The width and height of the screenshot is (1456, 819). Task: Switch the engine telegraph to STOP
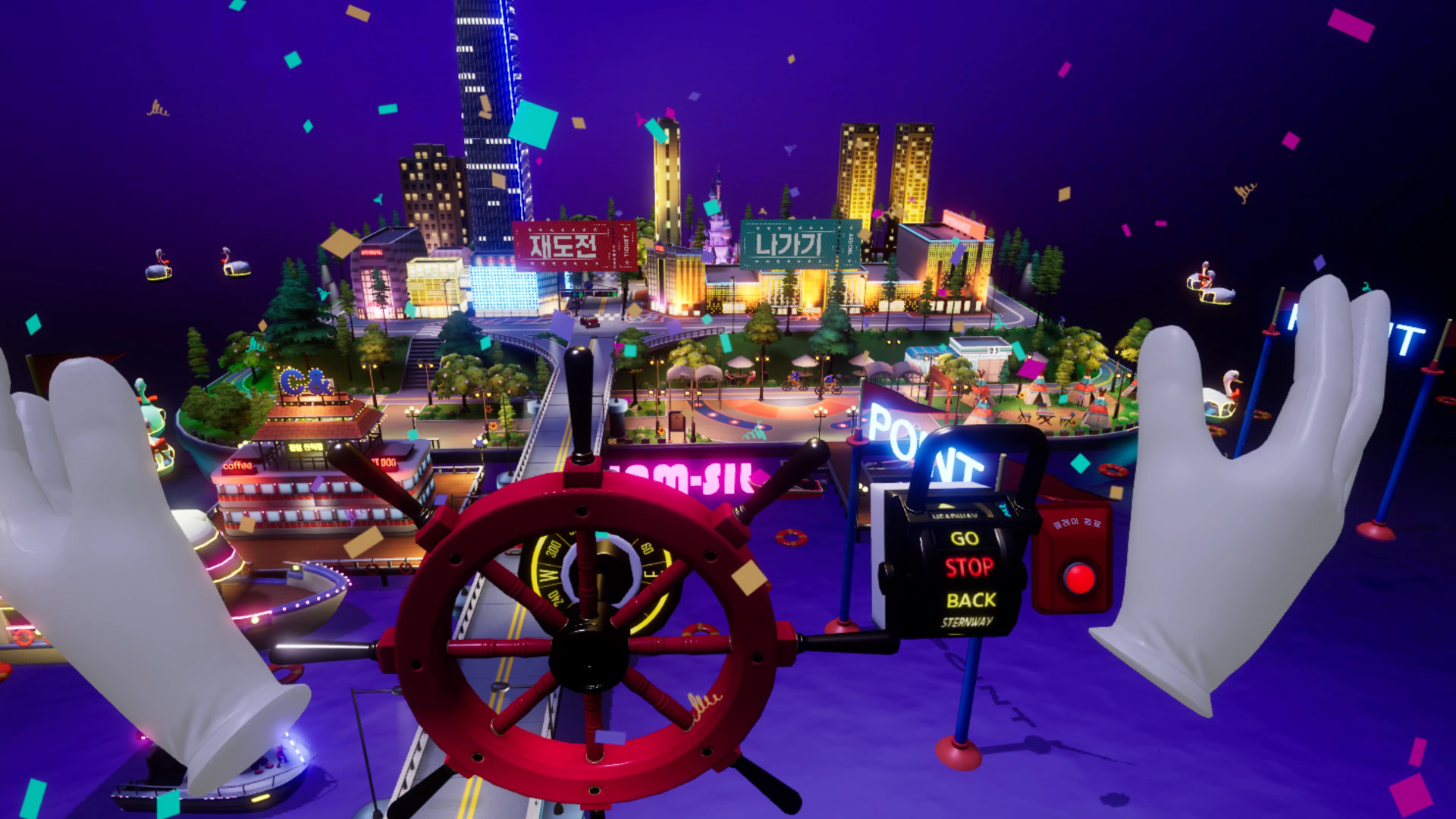(969, 566)
